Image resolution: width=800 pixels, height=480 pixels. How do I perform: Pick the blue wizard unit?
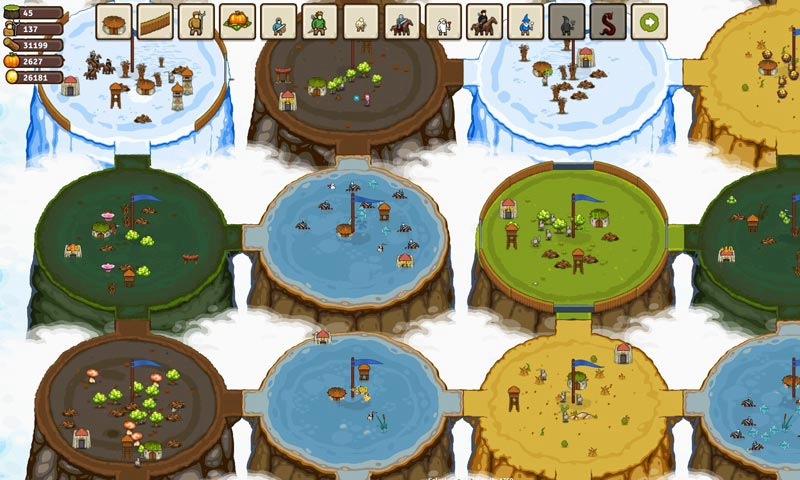524,21
